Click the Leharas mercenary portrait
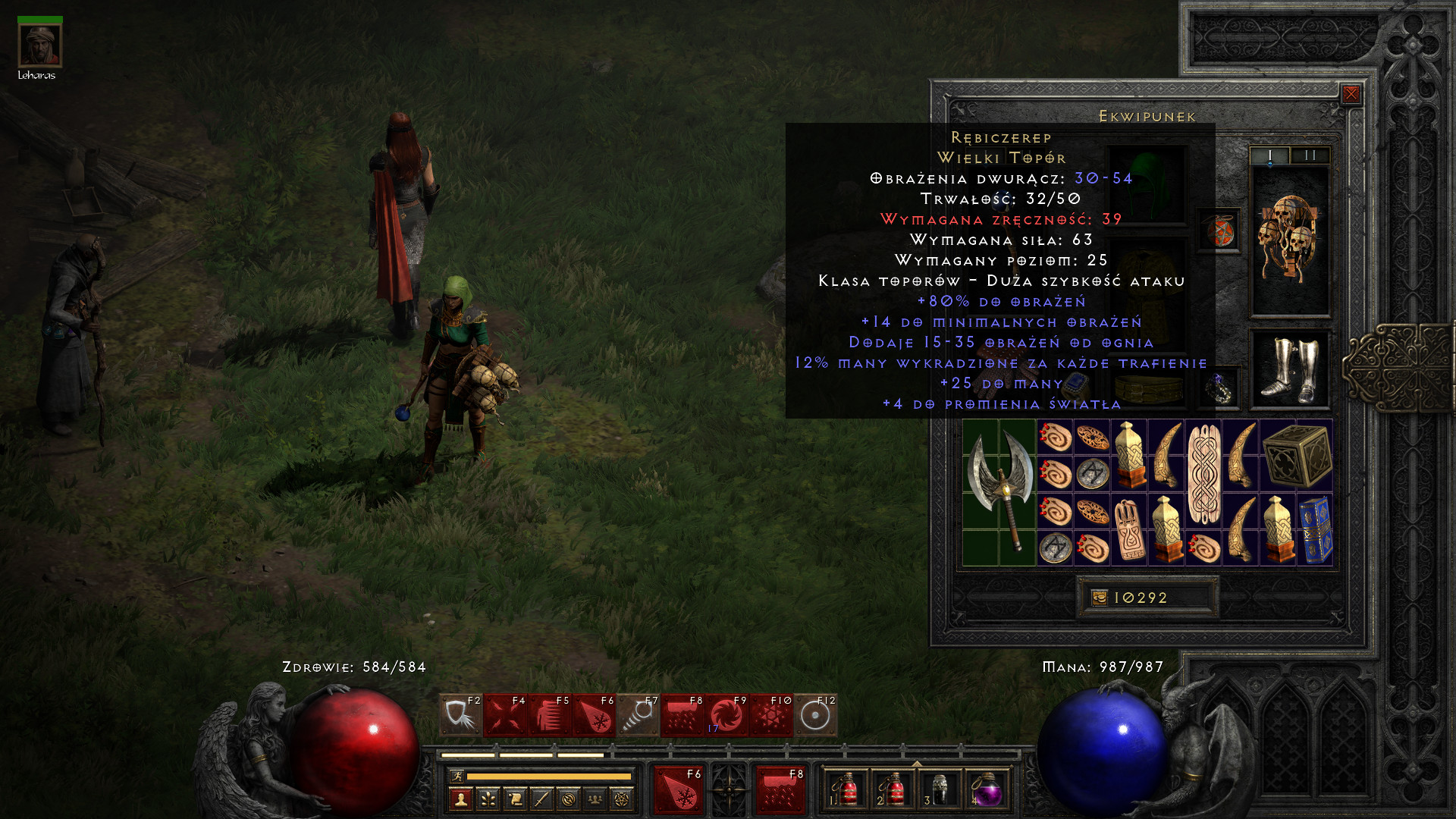 tap(39, 45)
